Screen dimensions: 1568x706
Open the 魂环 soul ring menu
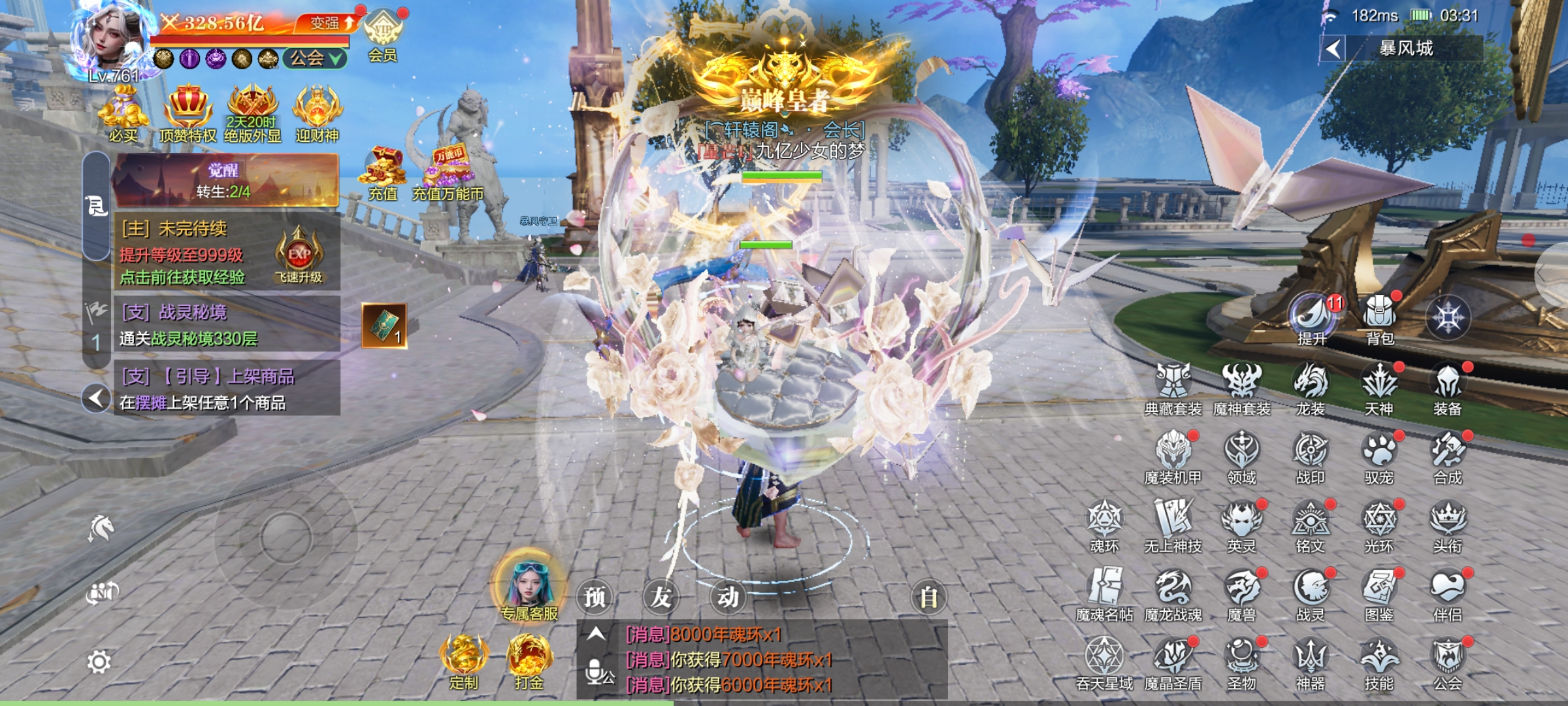(x=1104, y=524)
